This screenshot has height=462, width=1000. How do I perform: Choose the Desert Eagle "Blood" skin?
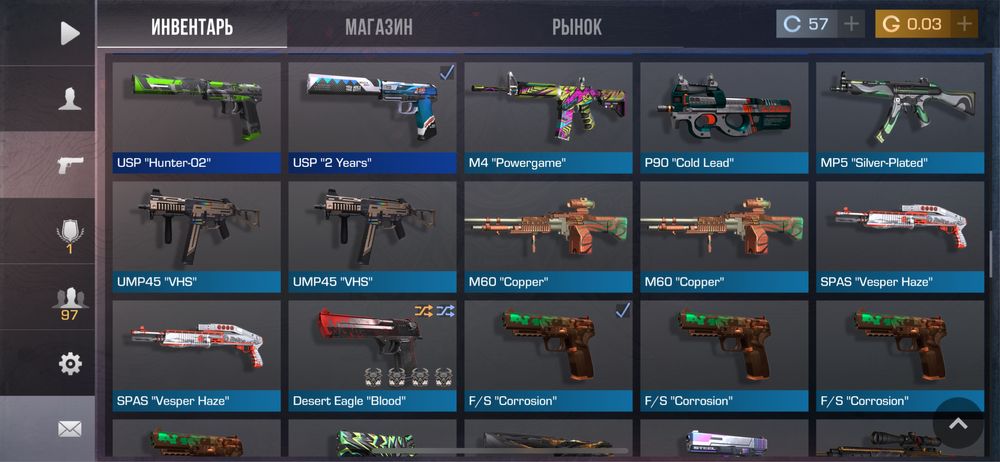(x=372, y=355)
